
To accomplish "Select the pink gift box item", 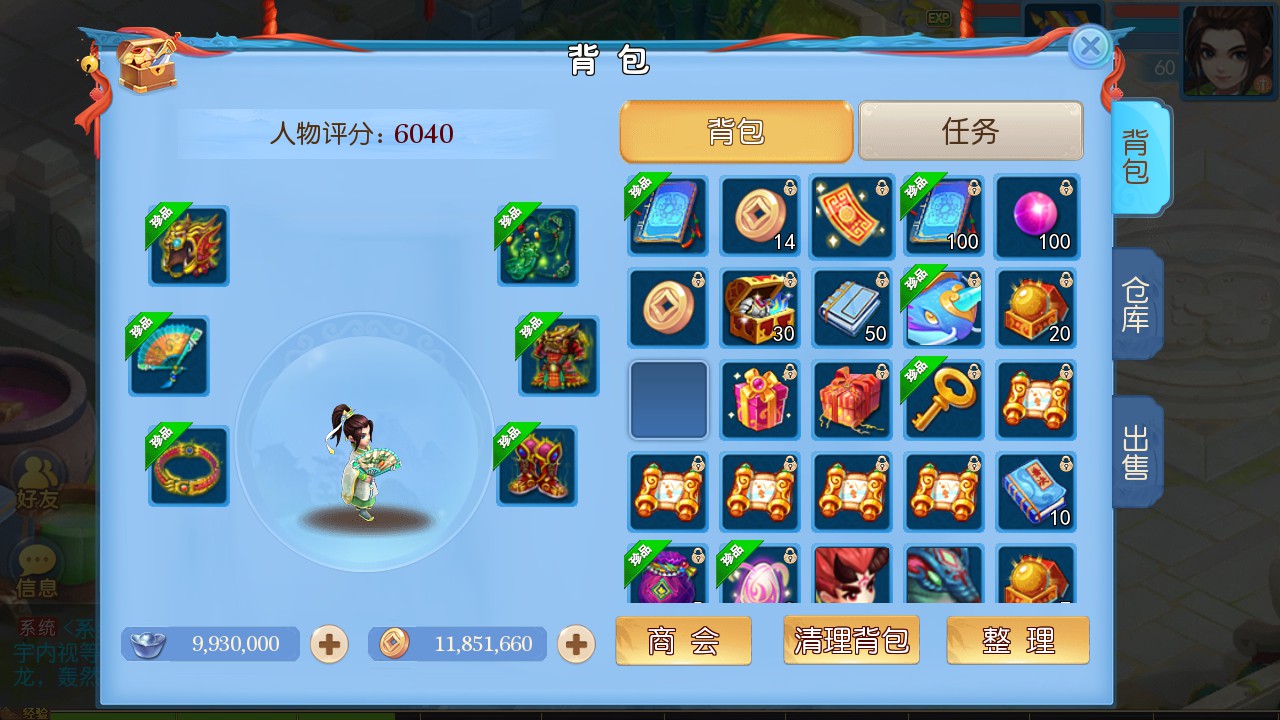I will tap(760, 400).
